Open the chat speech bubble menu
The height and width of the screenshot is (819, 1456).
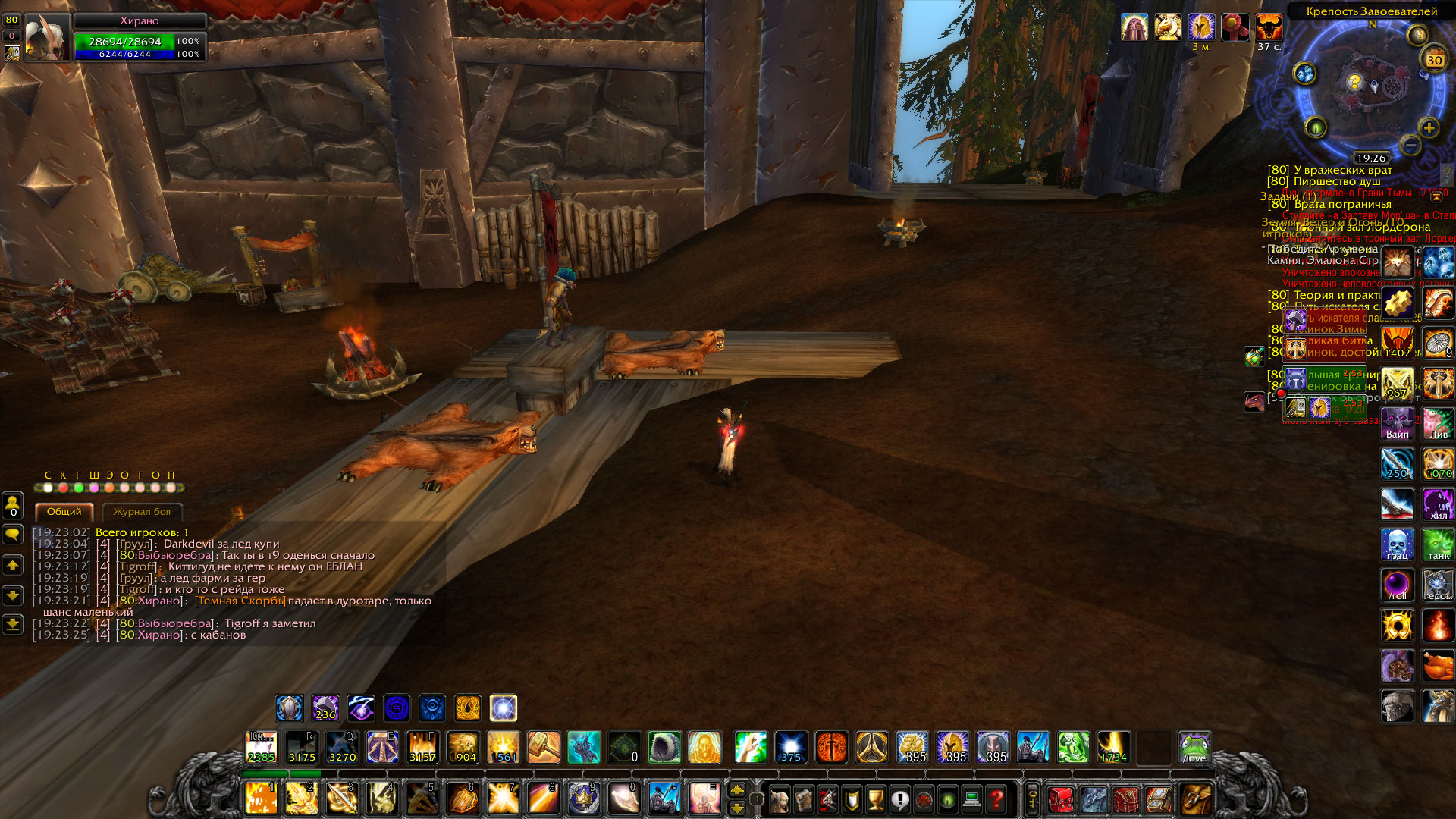pyautogui.click(x=13, y=535)
